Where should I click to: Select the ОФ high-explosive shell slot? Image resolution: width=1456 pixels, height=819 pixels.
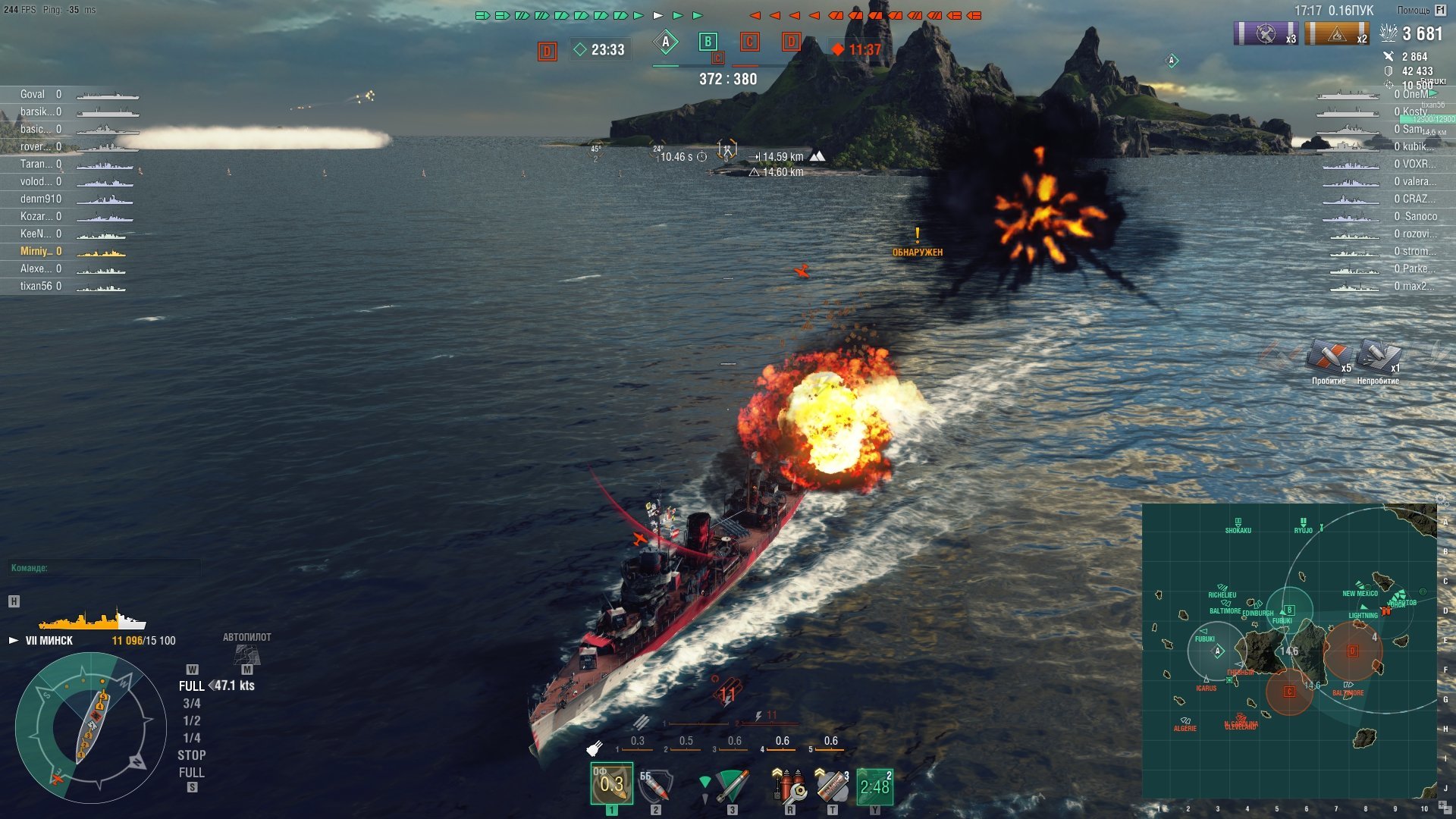click(x=611, y=784)
